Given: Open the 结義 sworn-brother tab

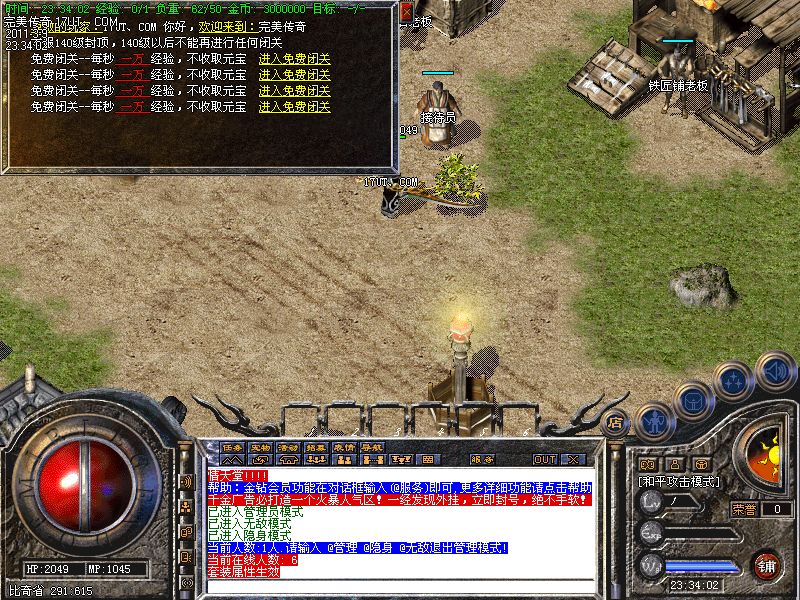Looking at the screenshot, I should [x=316, y=447].
